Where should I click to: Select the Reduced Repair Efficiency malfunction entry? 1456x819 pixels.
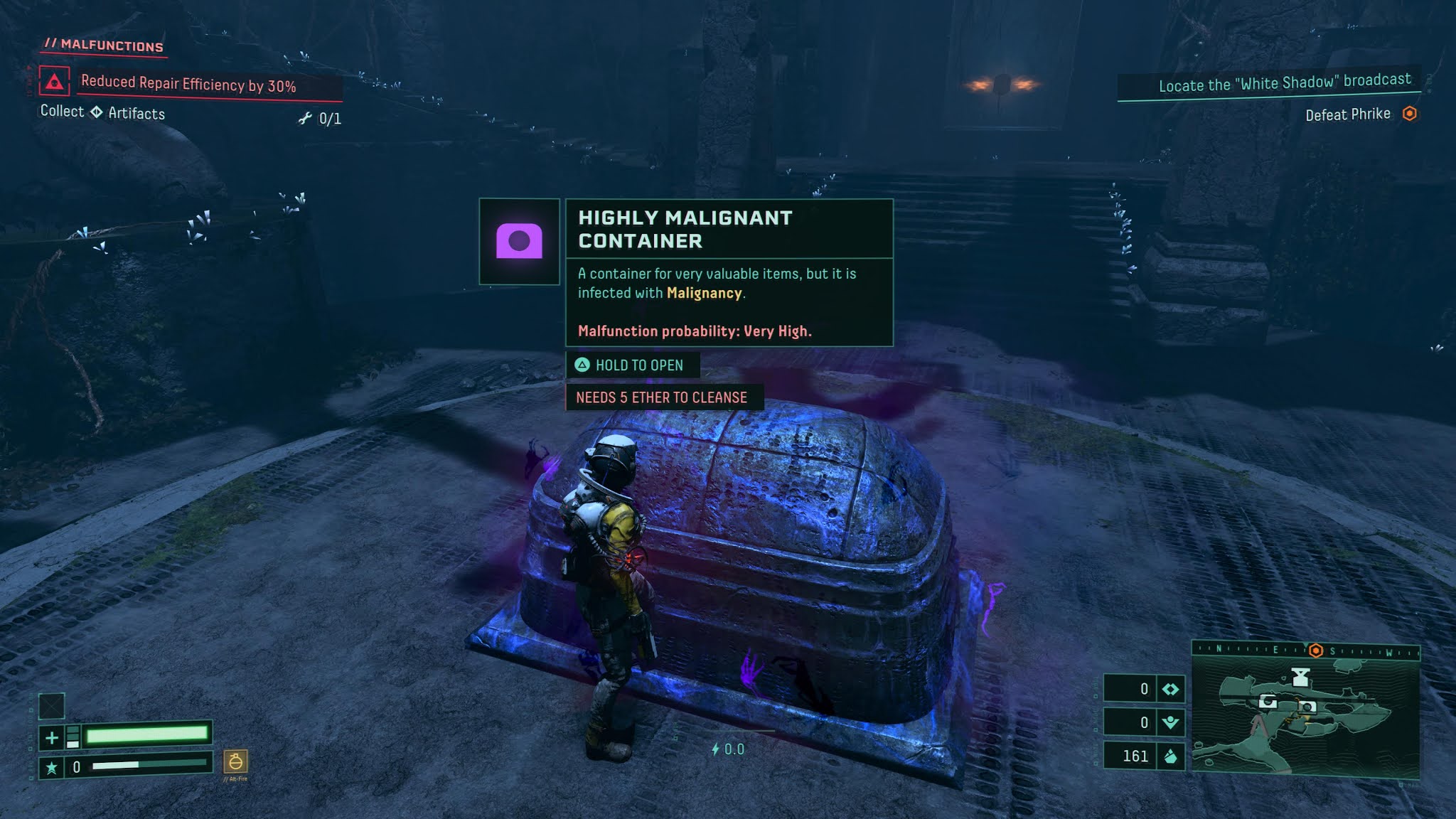point(188,85)
